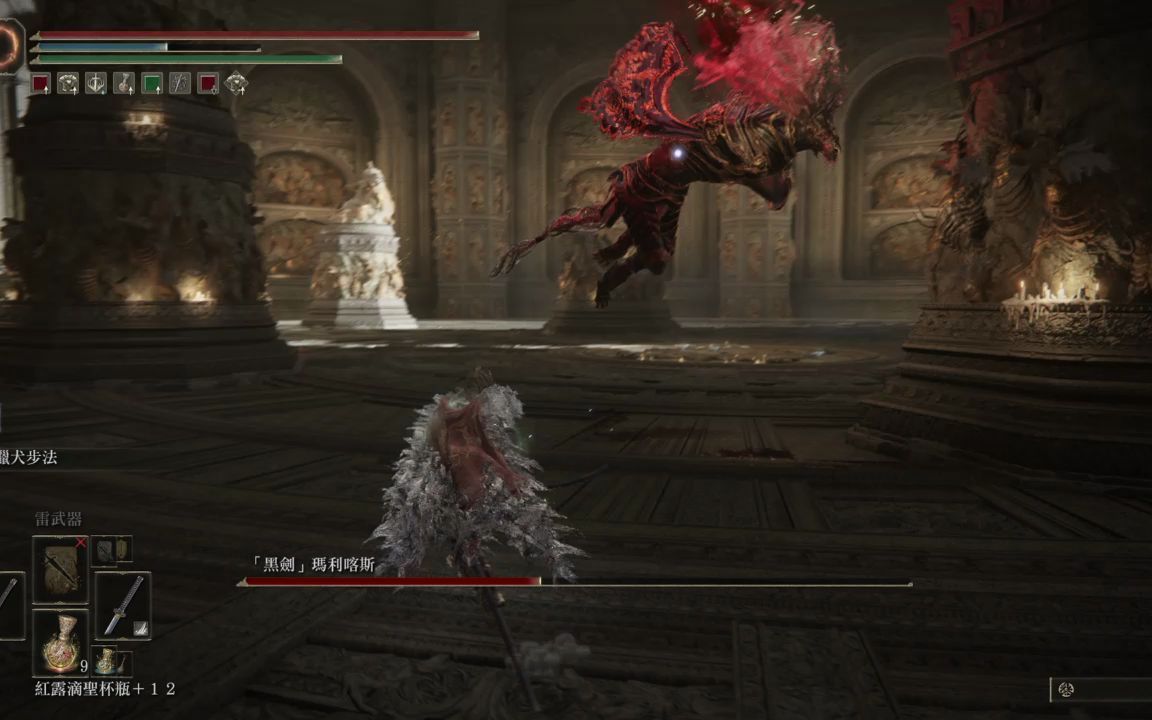
Task: Click the diamond-framed buff status icon
Action: (x=236, y=84)
